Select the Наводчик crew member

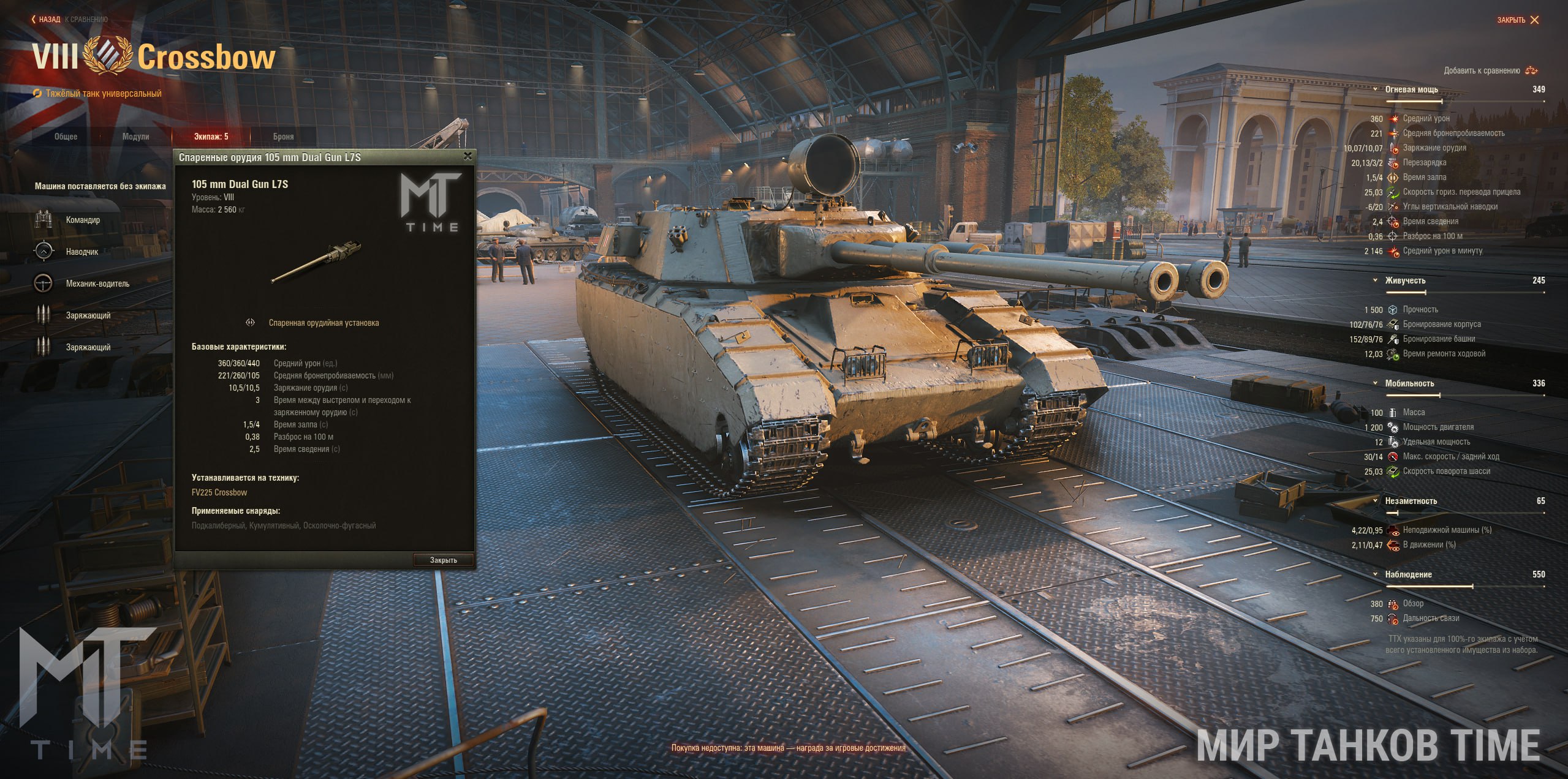(81, 252)
